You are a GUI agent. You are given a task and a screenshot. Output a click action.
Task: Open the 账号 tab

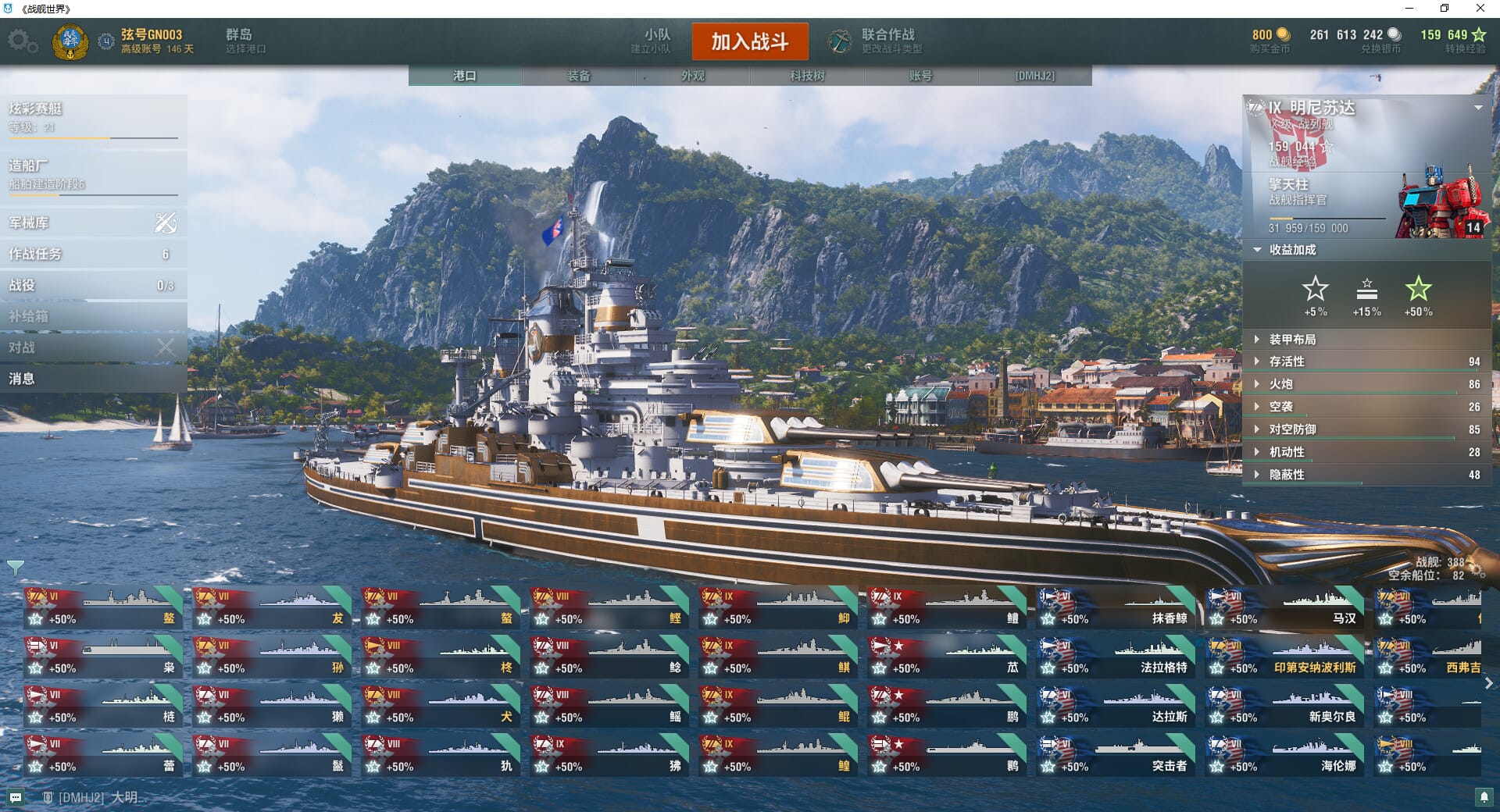click(920, 76)
